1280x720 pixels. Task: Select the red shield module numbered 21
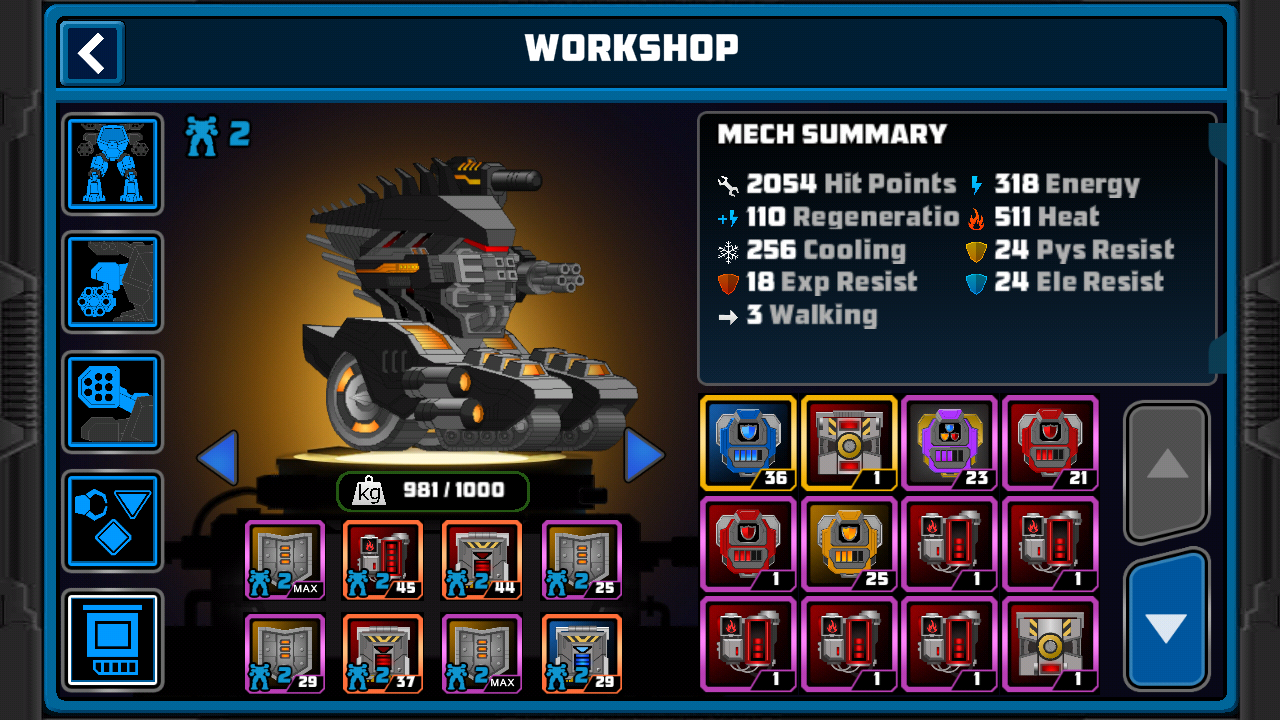[x=1050, y=442]
